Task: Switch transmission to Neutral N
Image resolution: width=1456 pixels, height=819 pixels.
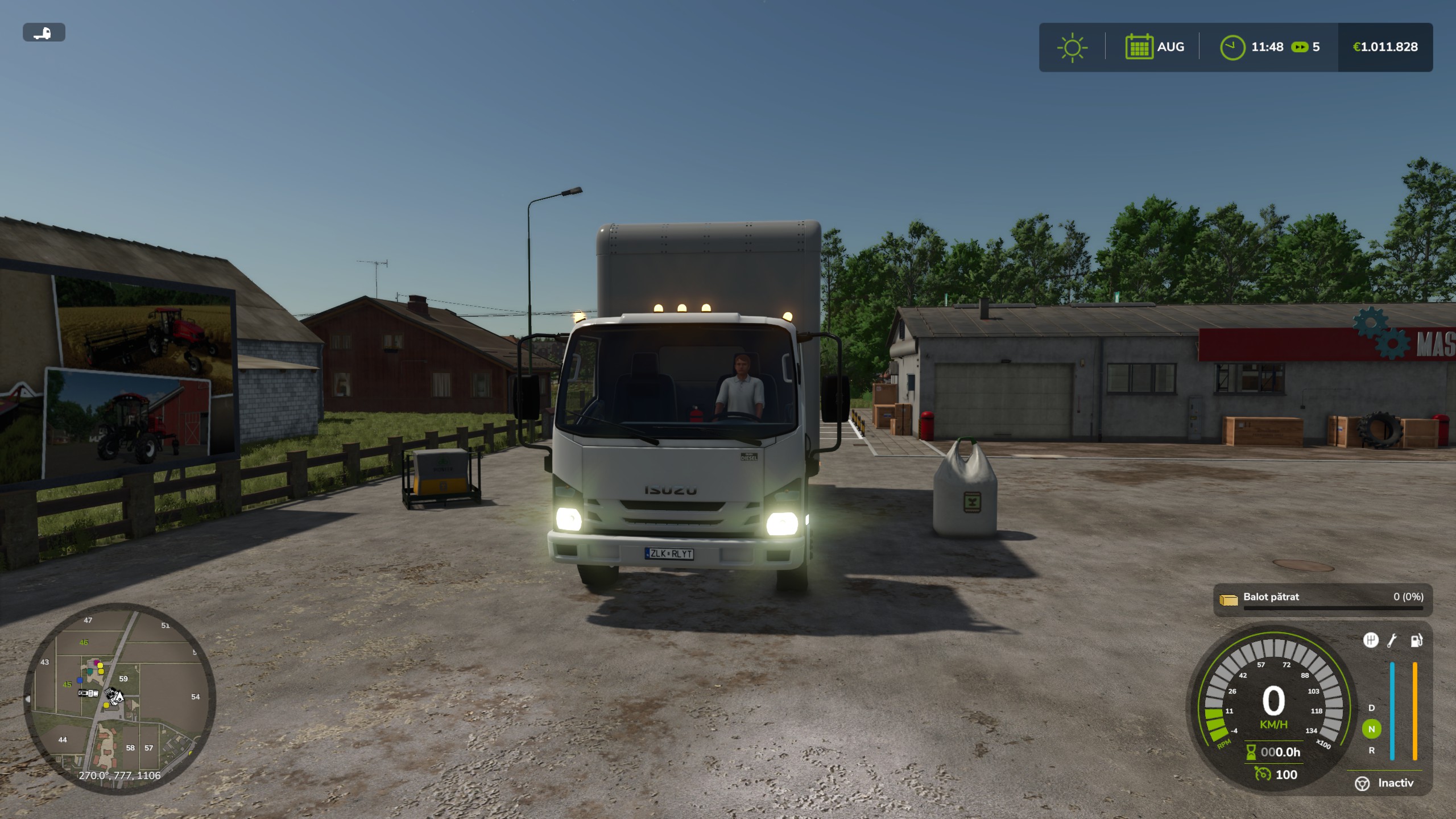Action: [x=1372, y=729]
